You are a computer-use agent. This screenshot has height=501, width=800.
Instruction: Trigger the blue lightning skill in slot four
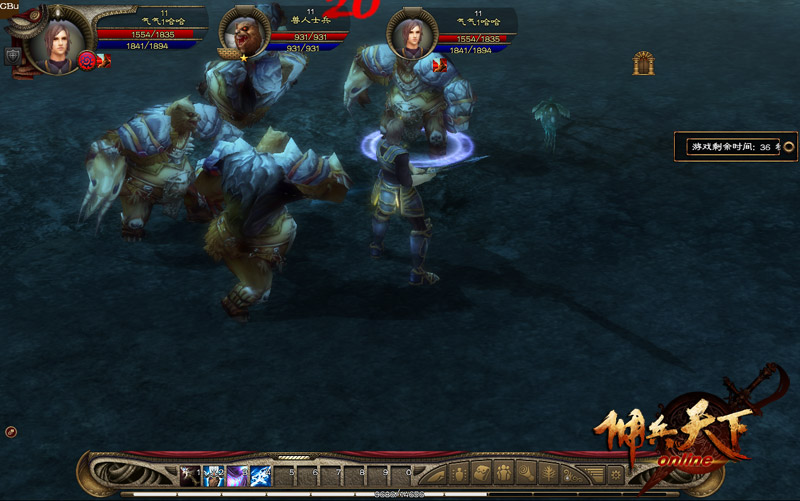pos(261,475)
